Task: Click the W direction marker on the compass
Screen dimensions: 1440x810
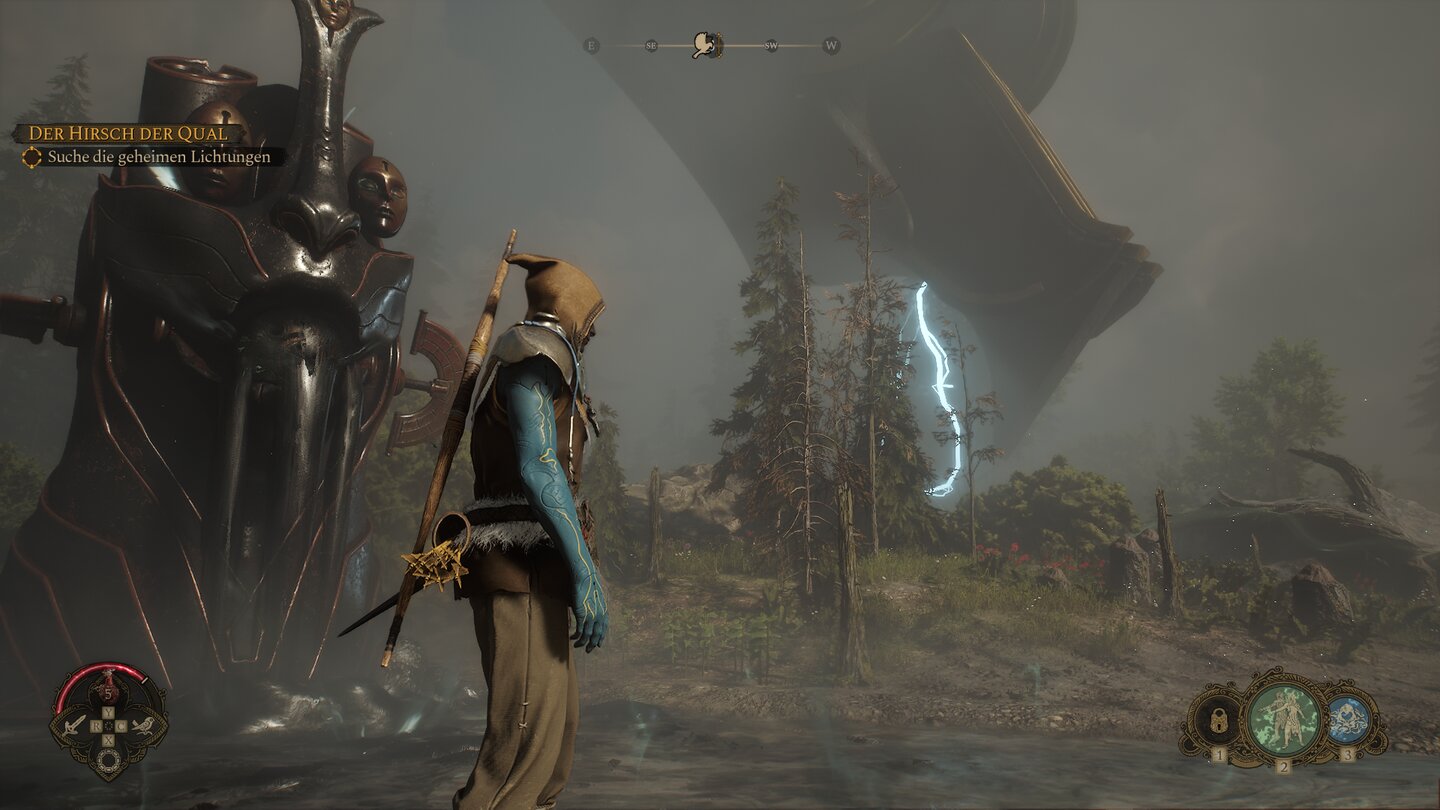Action: (x=831, y=46)
